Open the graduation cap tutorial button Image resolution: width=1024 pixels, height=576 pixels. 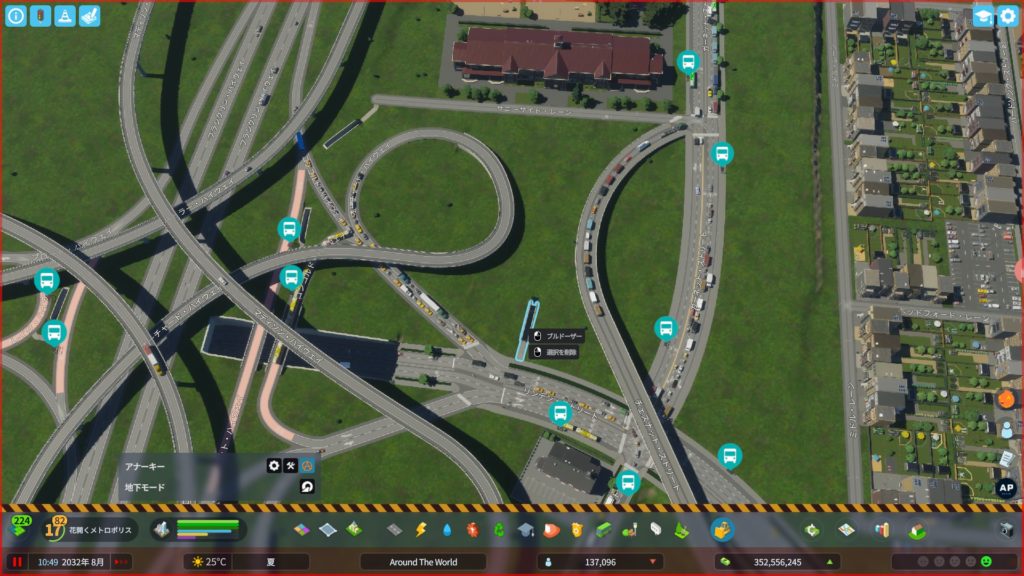pyautogui.click(x=983, y=16)
